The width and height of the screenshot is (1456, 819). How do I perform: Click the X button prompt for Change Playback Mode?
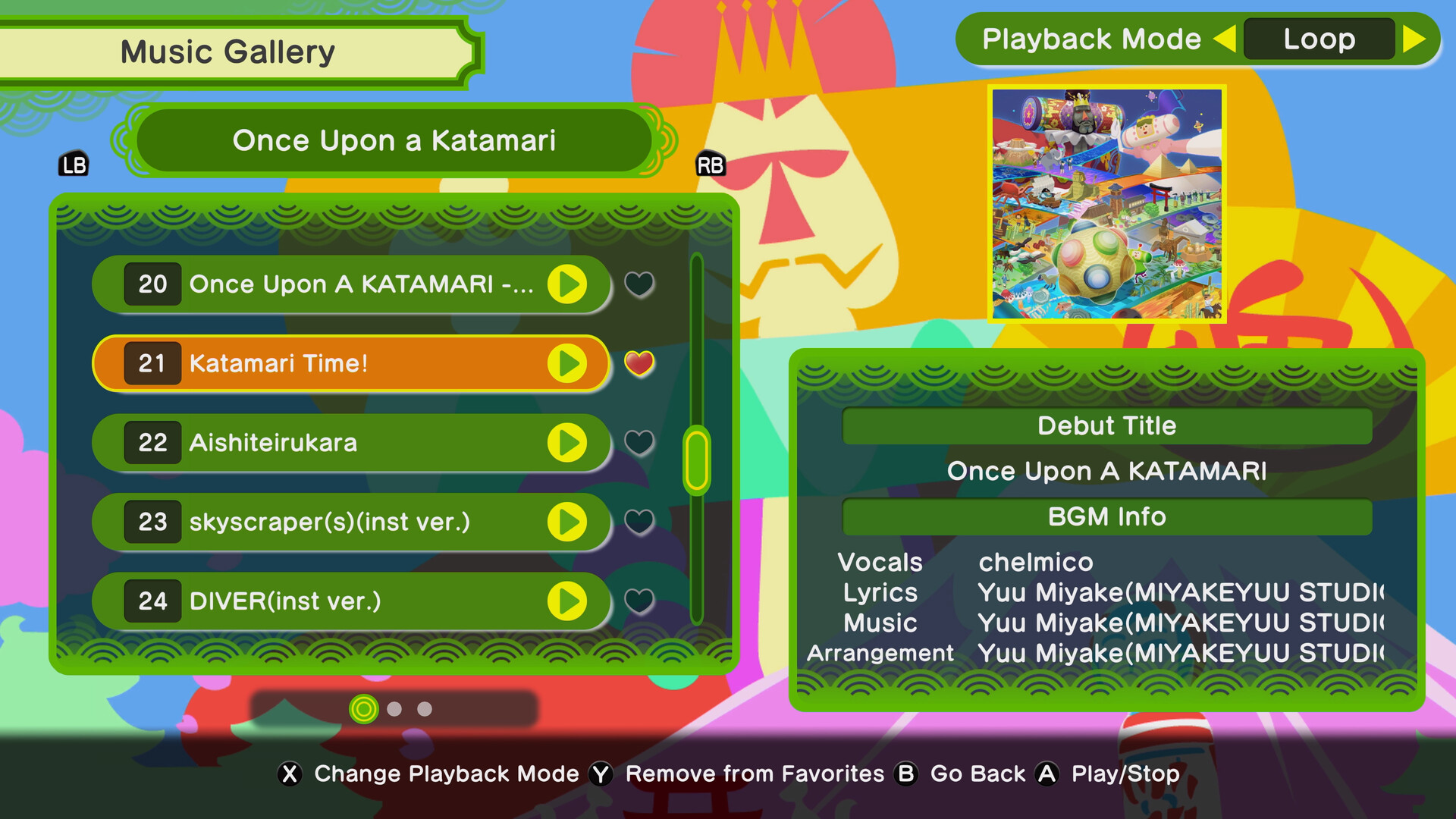(289, 773)
